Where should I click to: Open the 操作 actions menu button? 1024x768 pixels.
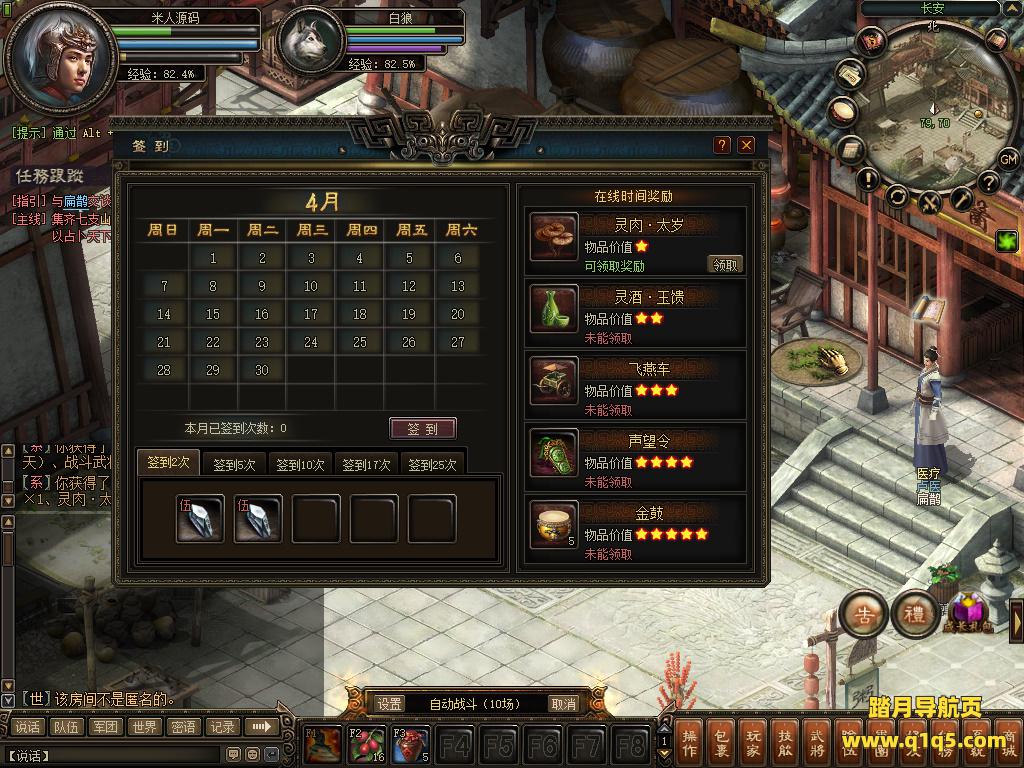click(689, 743)
